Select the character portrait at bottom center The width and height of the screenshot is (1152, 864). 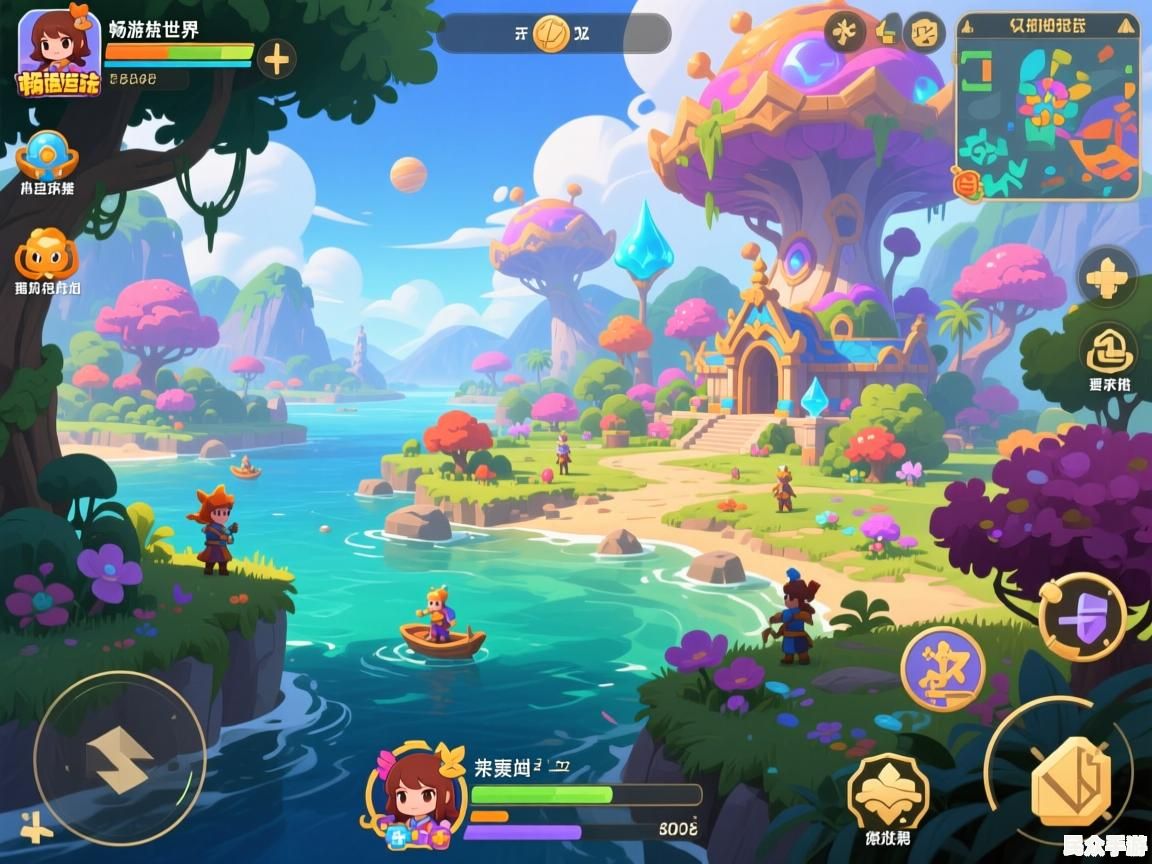pyautogui.click(x=414, y=797)
